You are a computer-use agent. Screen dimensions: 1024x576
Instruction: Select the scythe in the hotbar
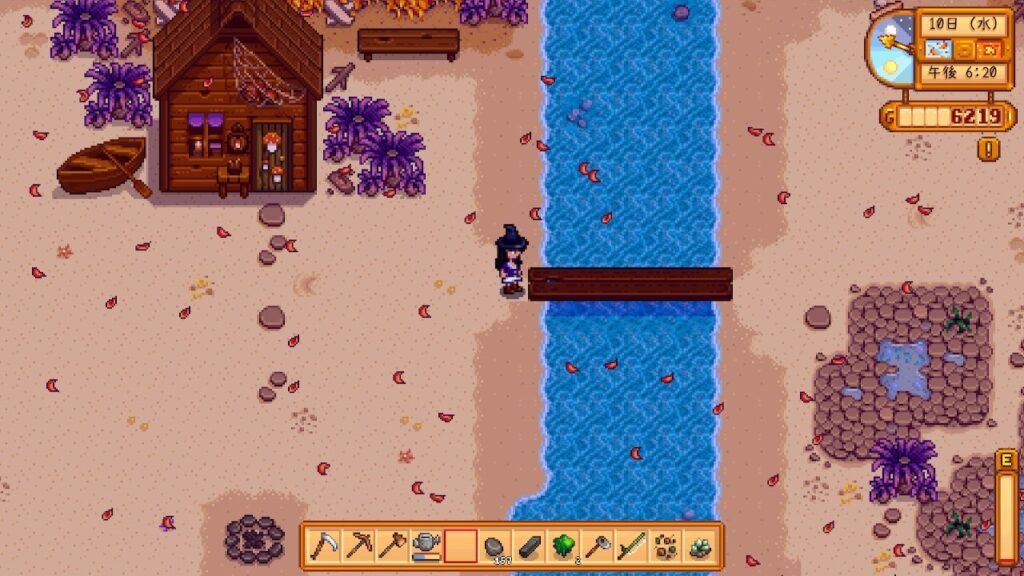(x=325, y=546)
